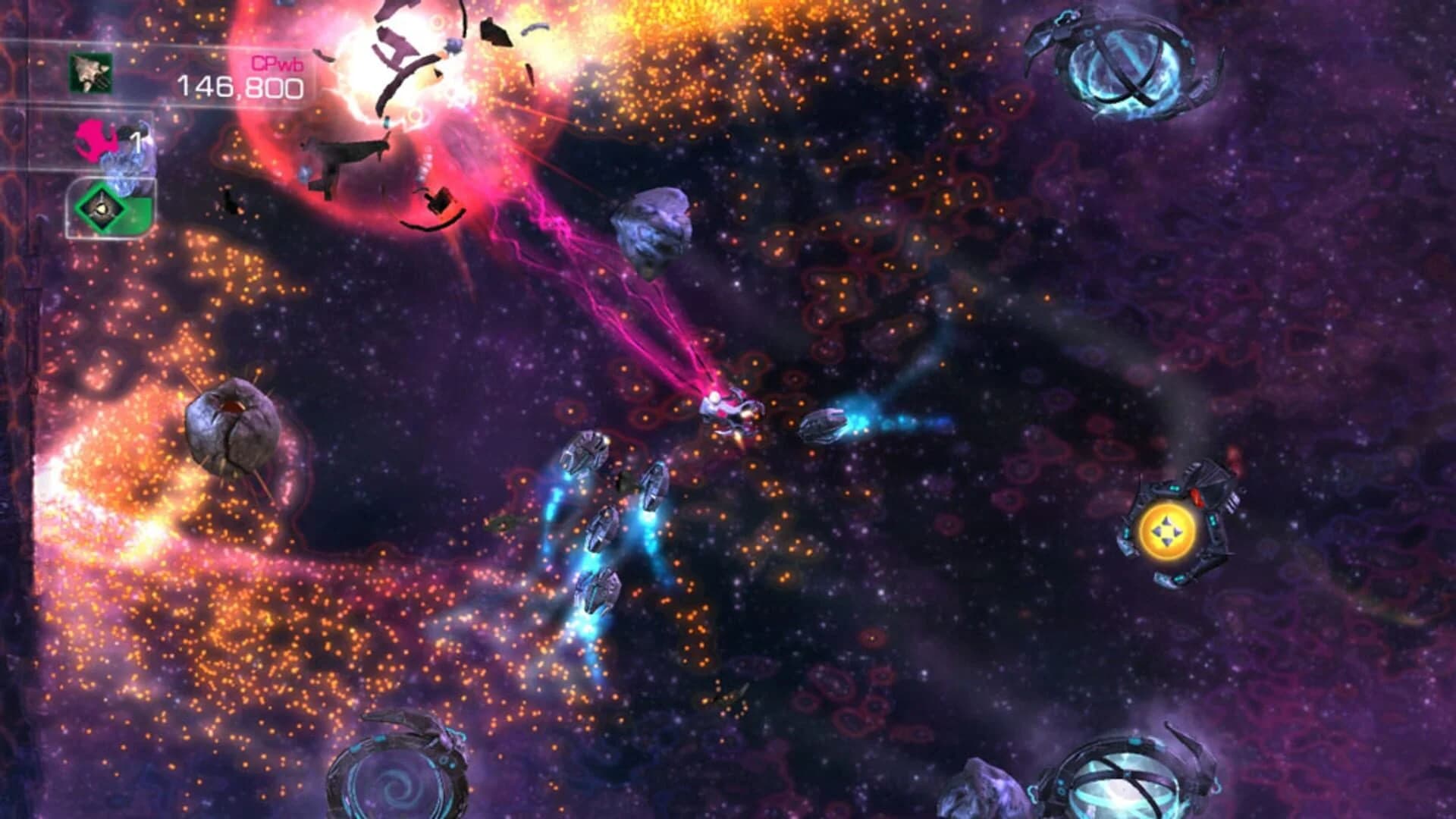Select the CPwb player name tag
Image resolution: width=1456 pixels, height=819 pixels.
point(277,67)
